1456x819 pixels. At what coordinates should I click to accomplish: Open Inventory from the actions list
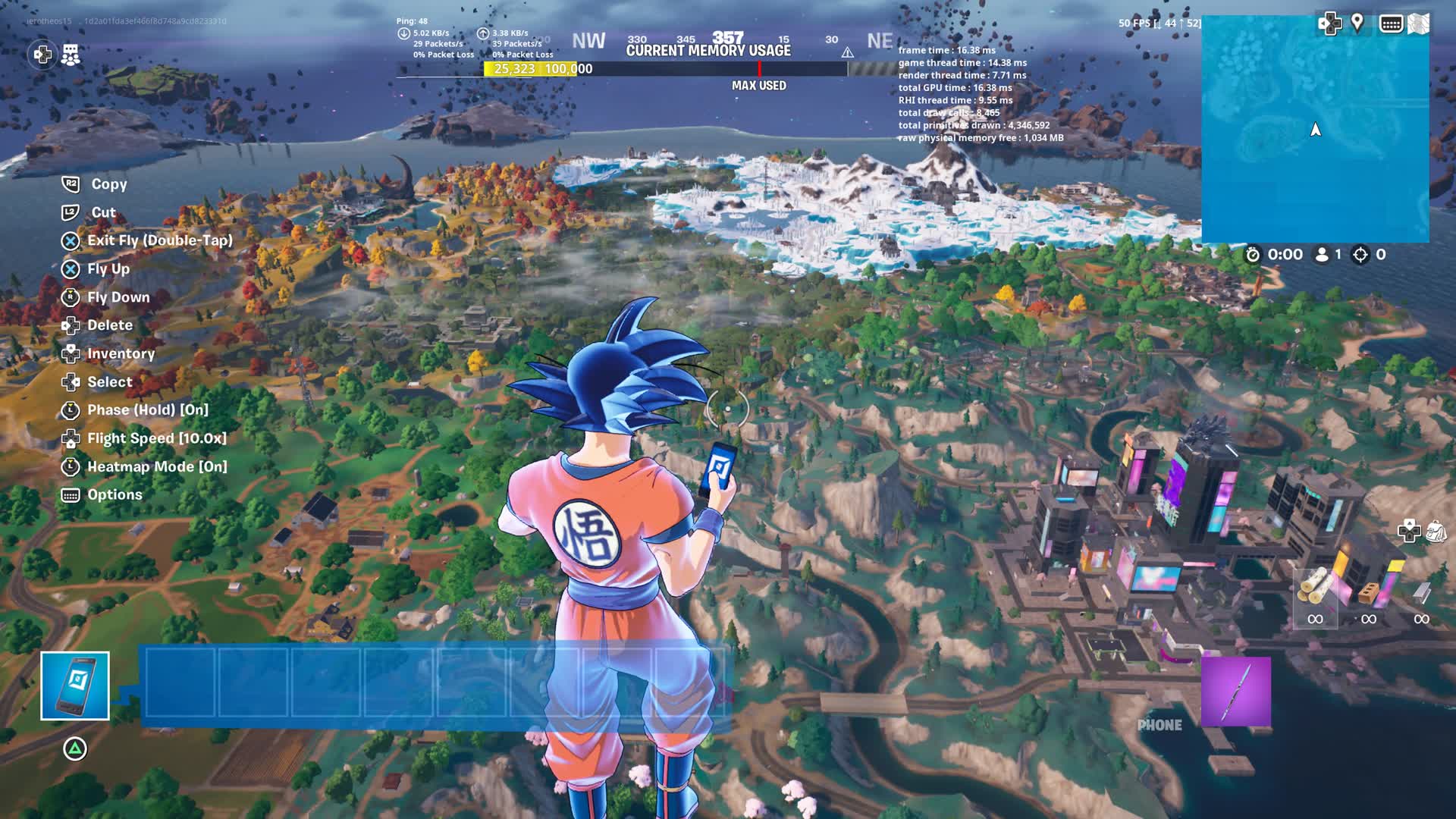[121, 354]
